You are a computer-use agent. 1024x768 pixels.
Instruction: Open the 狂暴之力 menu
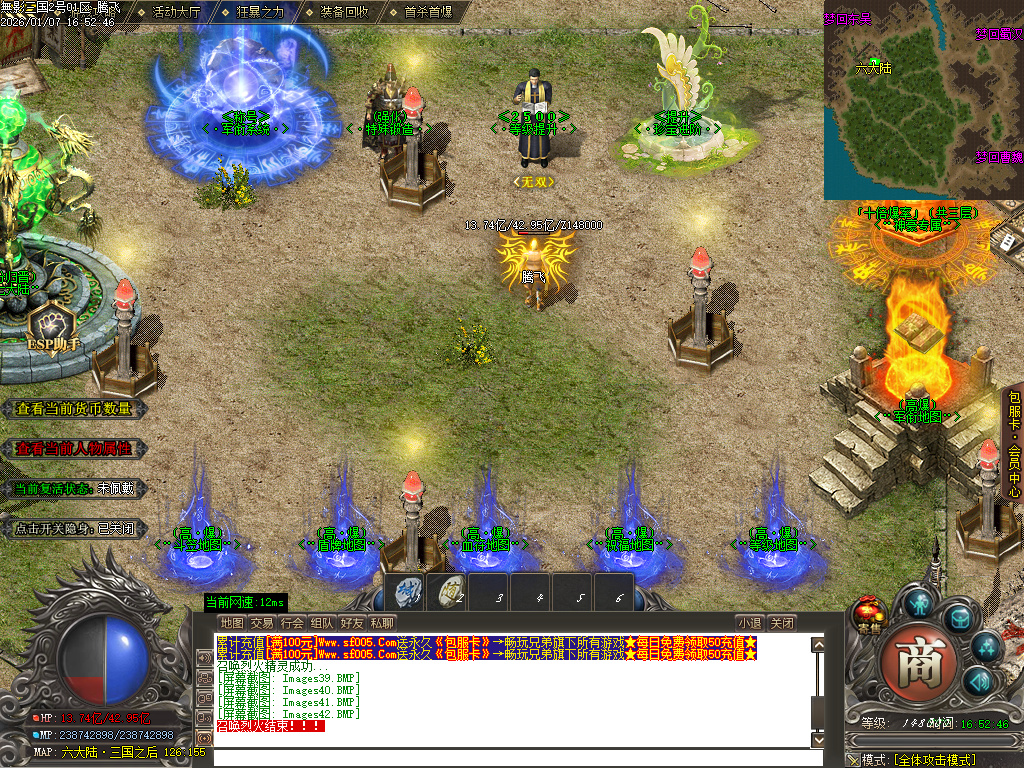tap(260, 13)
